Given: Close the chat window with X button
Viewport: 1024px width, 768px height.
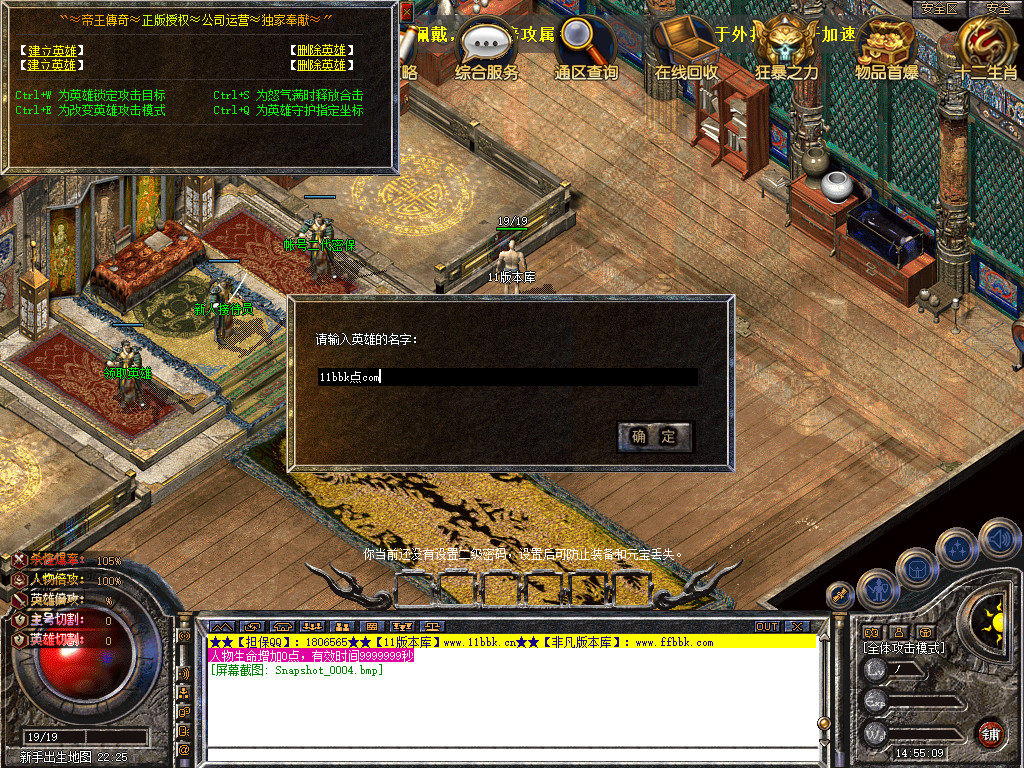Looking at the screenshot, I should [x=797, y=626].
